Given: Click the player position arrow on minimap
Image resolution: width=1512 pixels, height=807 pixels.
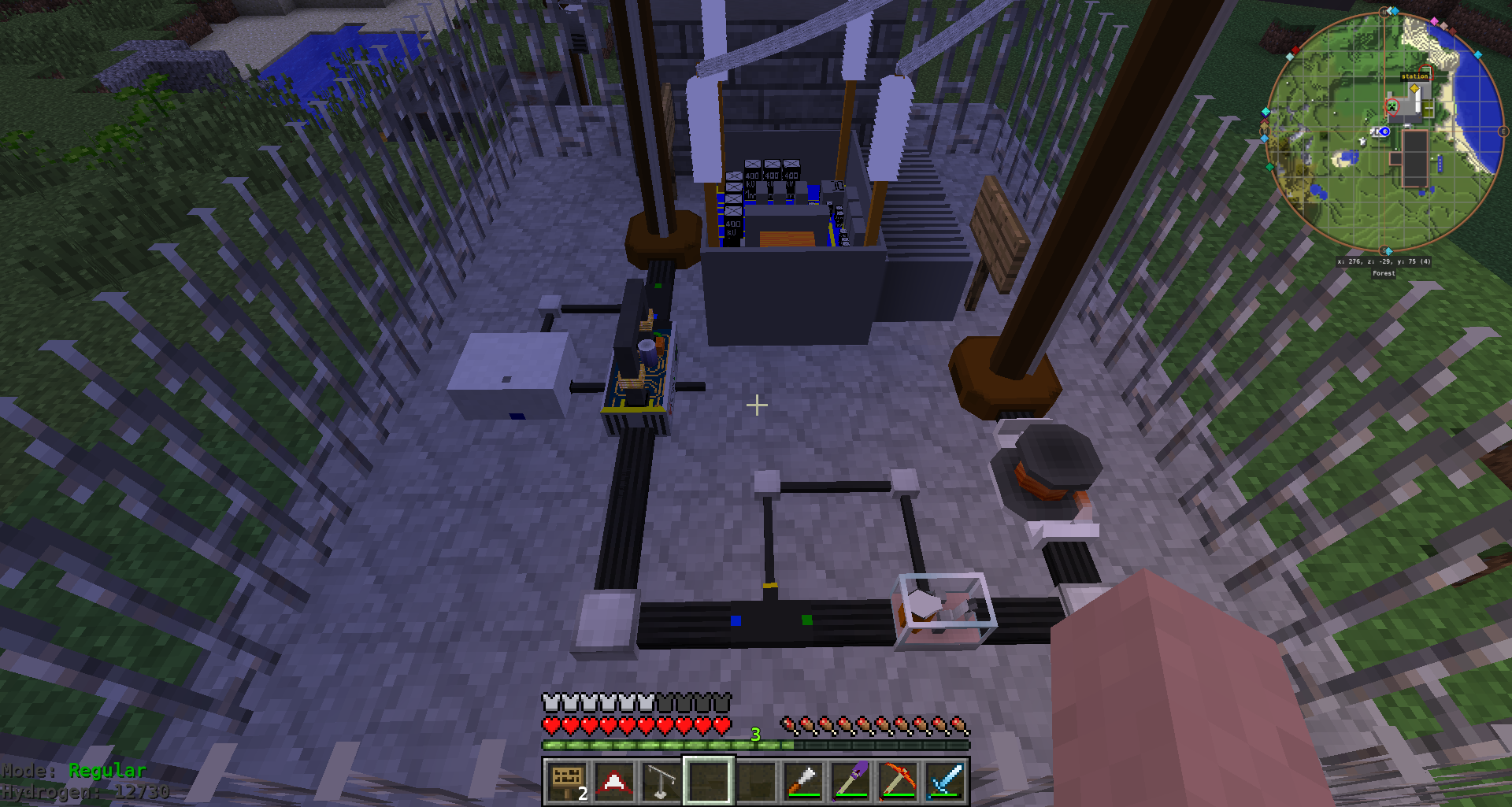Looking at the screenshot, I should pos(1384,131).
